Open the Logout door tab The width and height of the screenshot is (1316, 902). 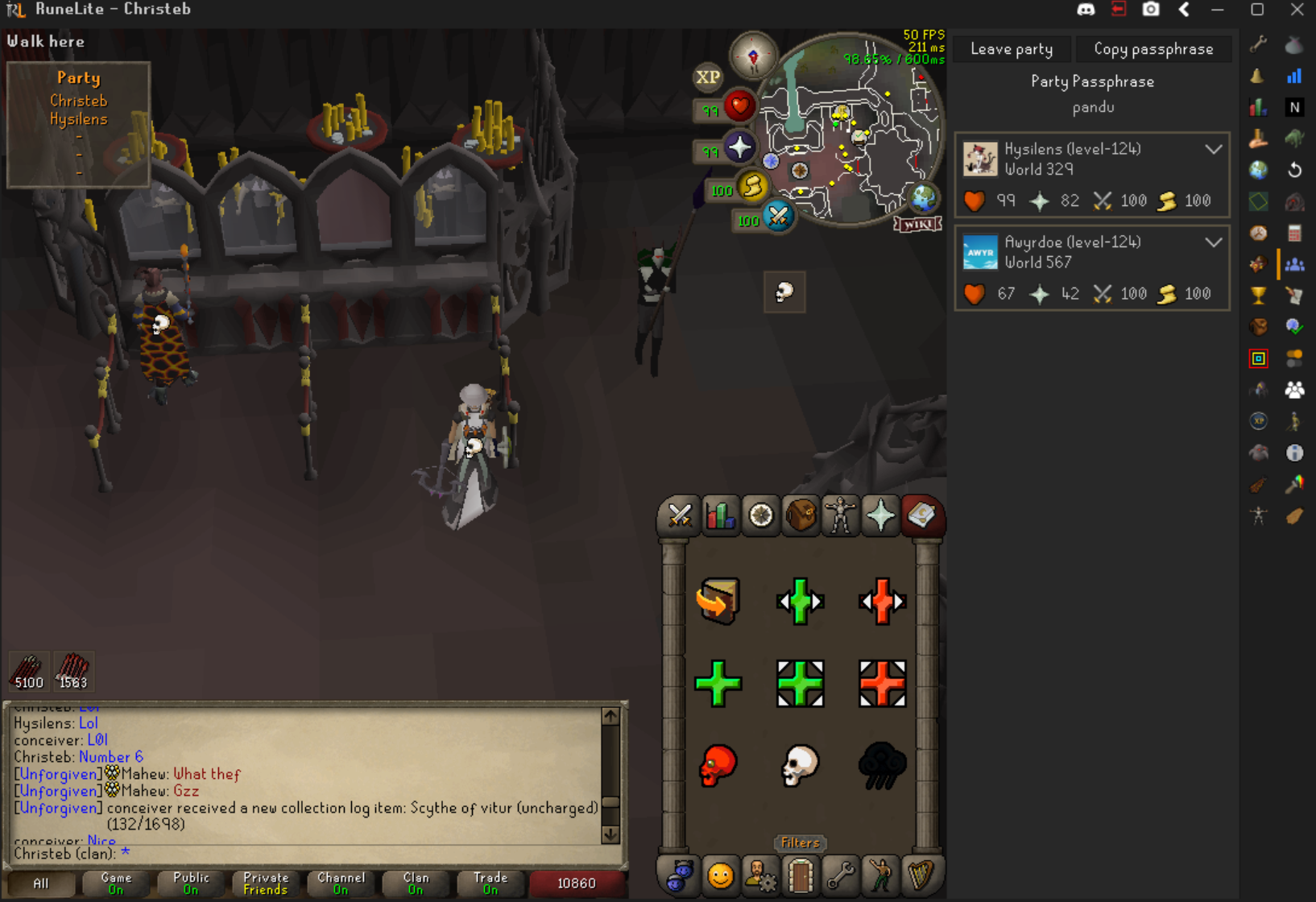point(801,875)
